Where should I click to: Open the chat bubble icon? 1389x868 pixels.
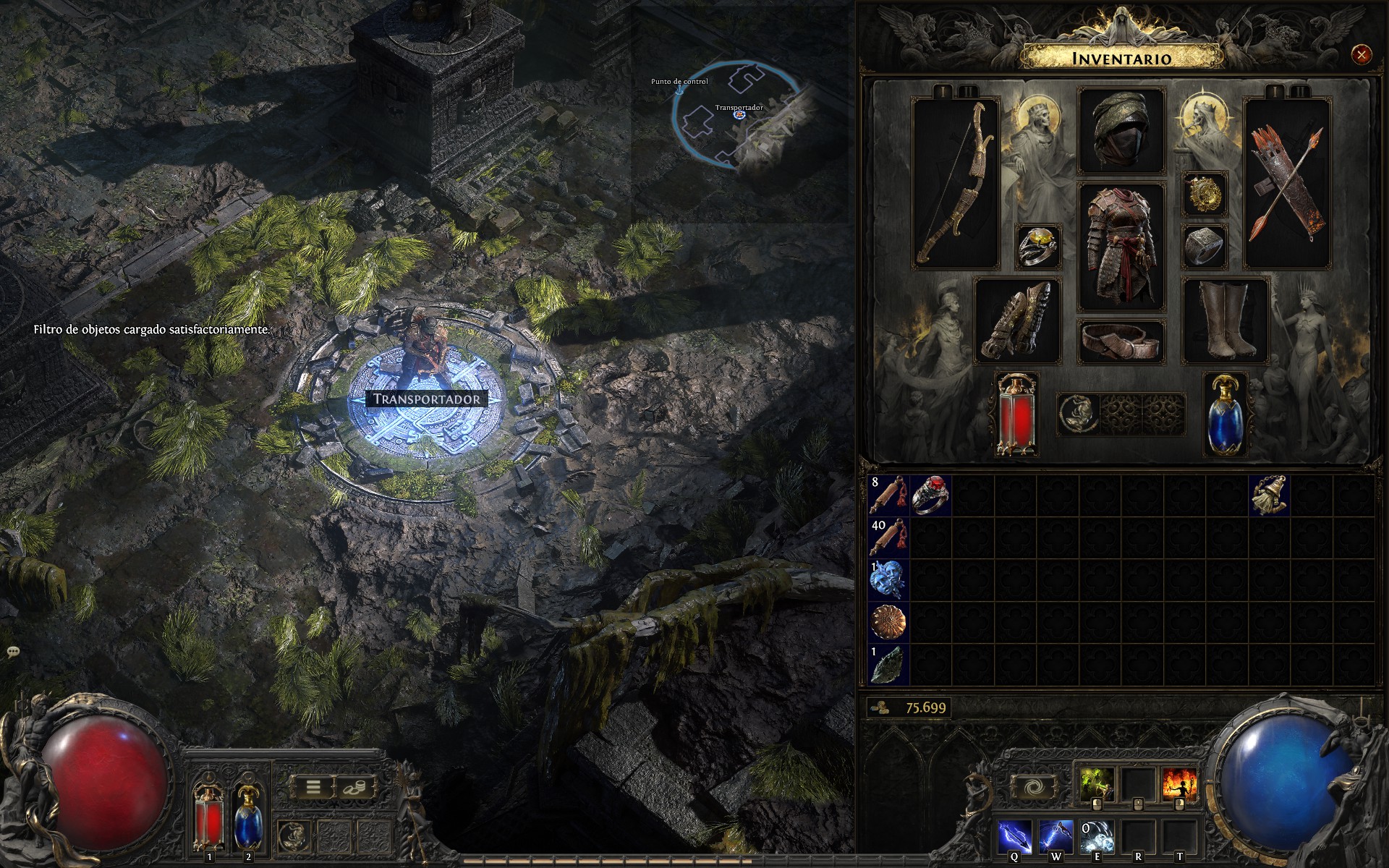(13, 652)
